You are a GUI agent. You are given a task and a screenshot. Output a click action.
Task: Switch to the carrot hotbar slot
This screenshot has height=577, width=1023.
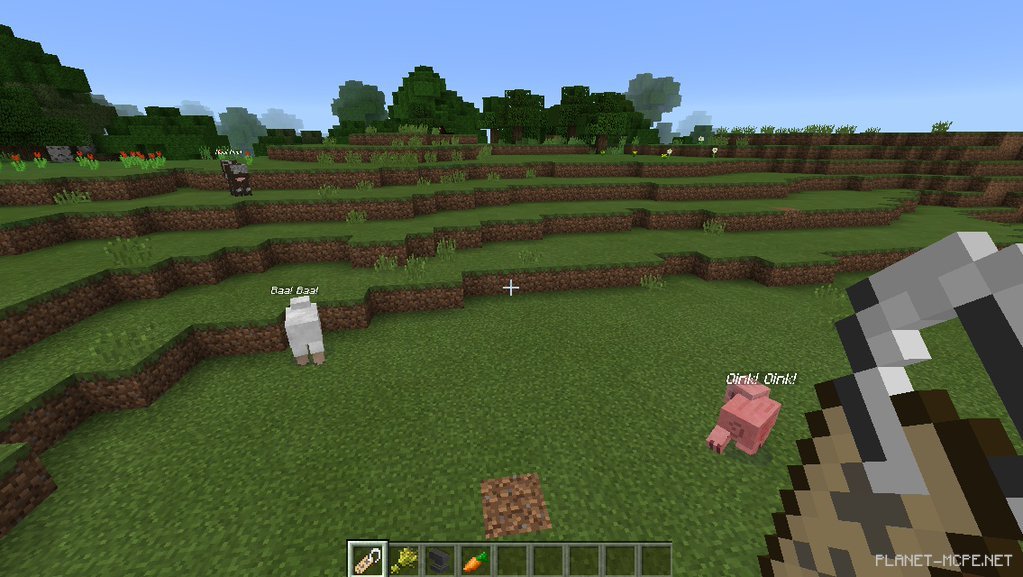click(x=475, y=559)
